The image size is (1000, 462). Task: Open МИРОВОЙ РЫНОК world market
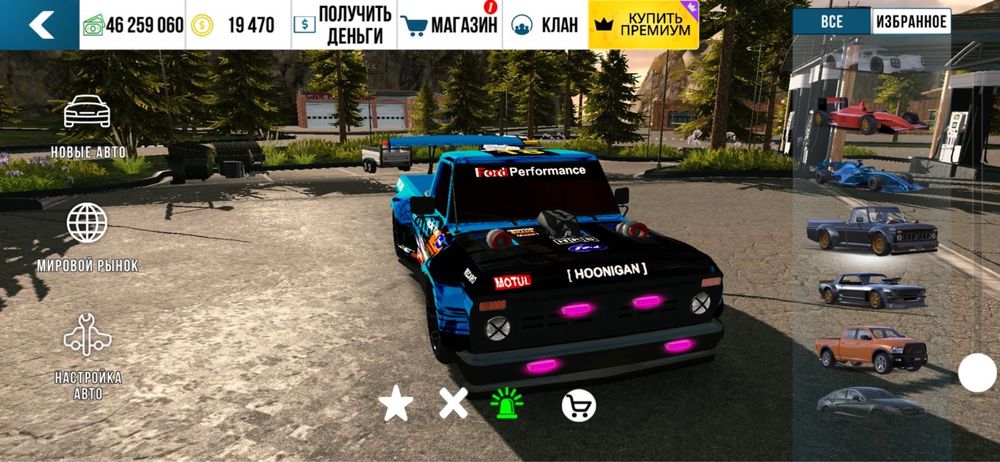point(87,238)
